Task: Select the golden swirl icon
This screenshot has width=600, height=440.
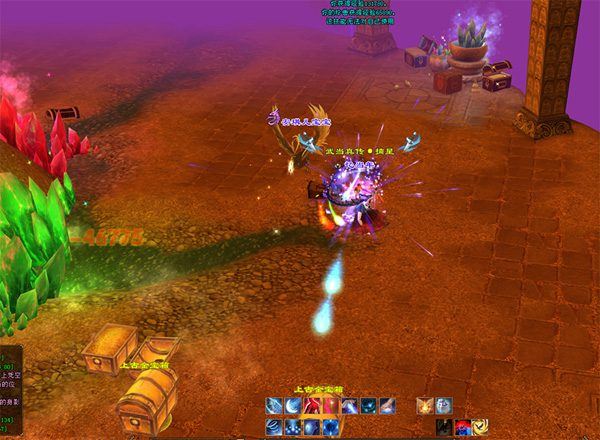Action: coord(480,427)
